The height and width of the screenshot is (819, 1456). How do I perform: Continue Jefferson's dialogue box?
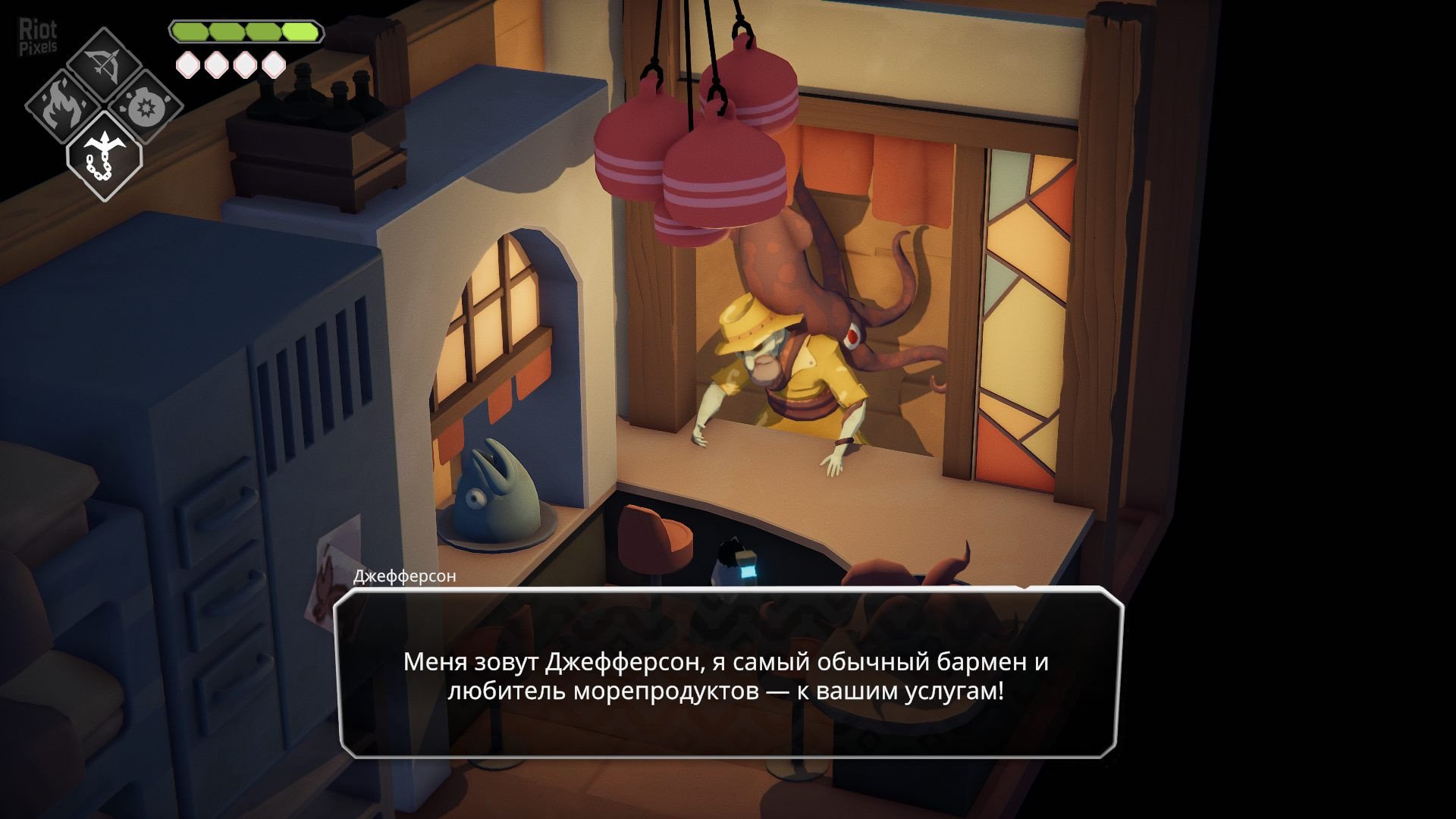[x=728, y=675]
